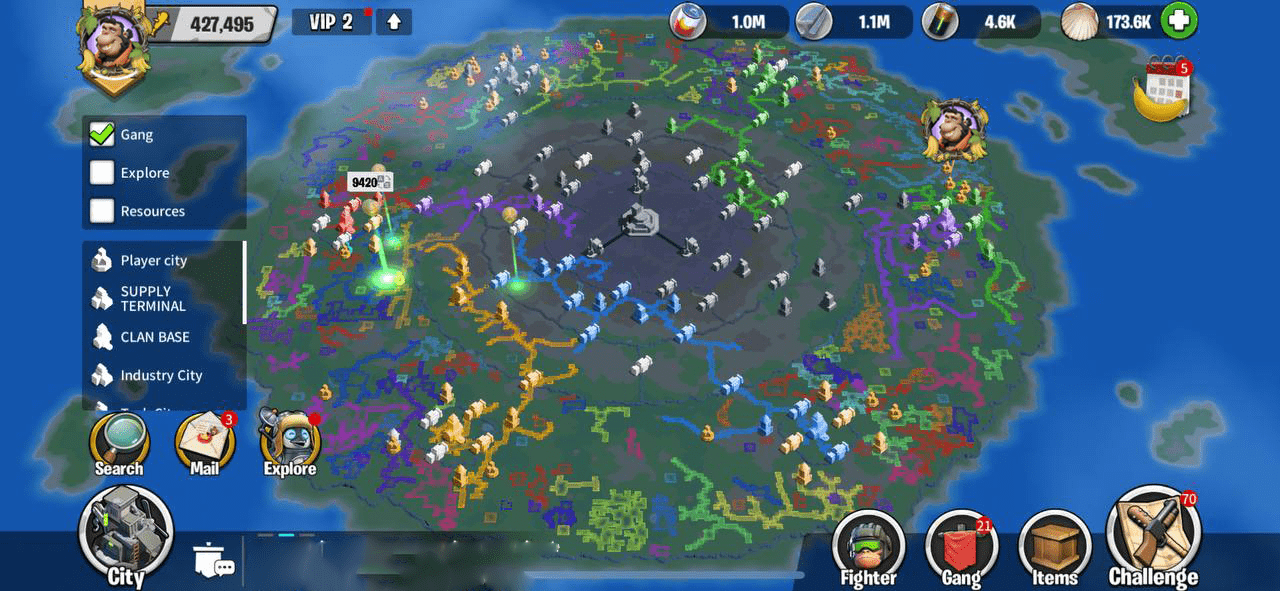Select CLAN BASE in the legend
The height and width of the screenshot is (591, 1280).
(x=154, y=337)
